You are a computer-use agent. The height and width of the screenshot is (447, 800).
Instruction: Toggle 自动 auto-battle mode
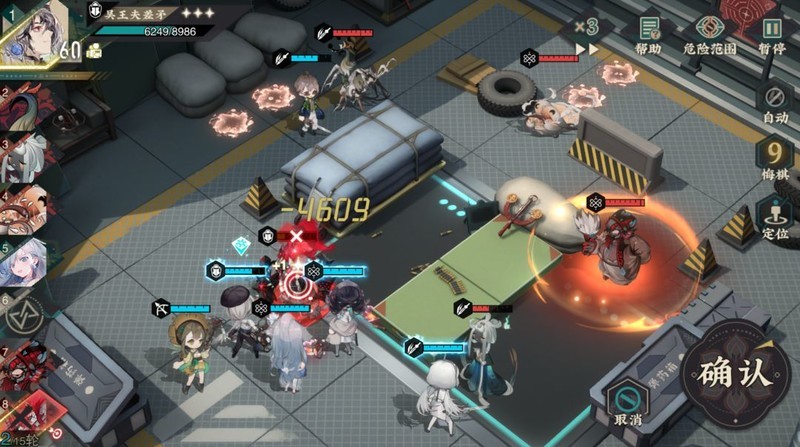[775, 102]
